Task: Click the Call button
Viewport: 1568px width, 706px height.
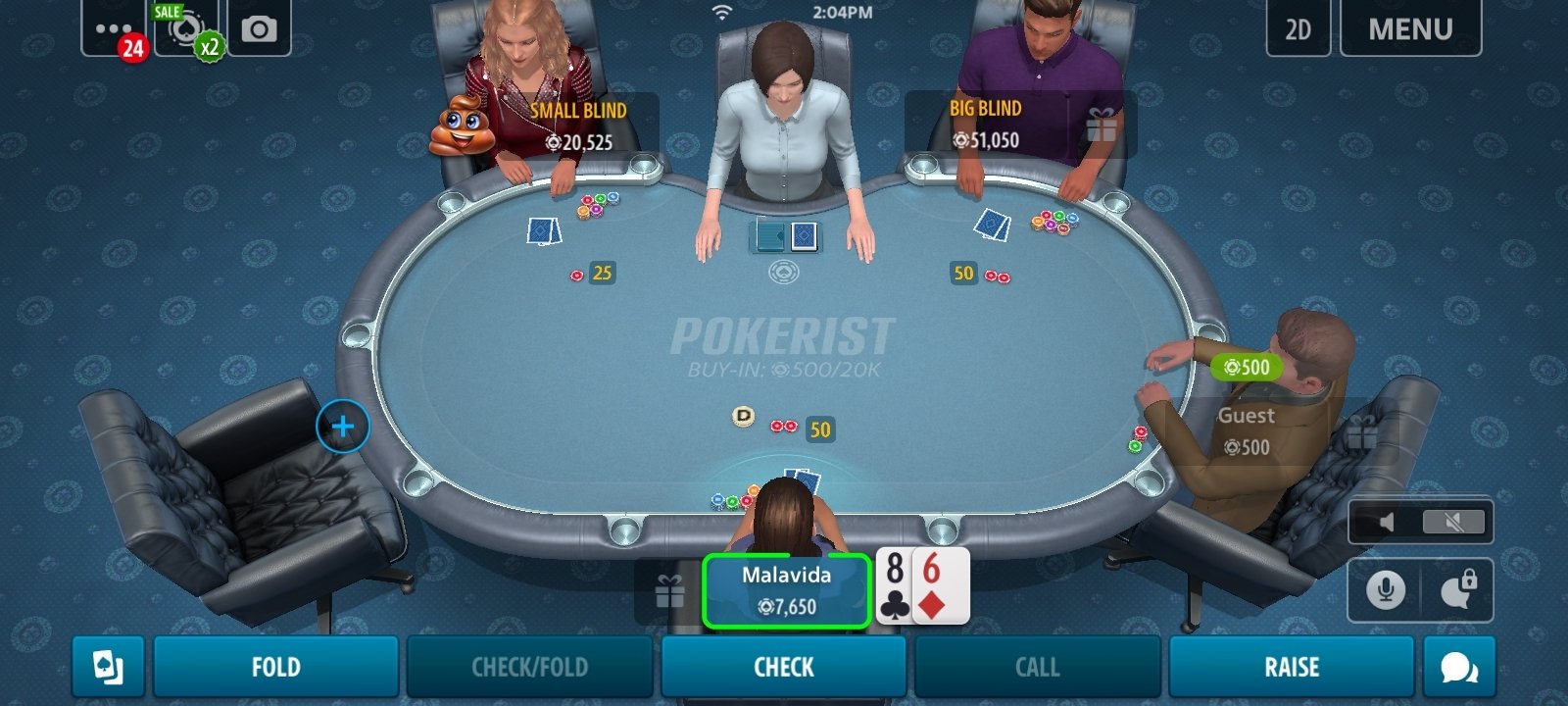Action: tap(1037, 668)
